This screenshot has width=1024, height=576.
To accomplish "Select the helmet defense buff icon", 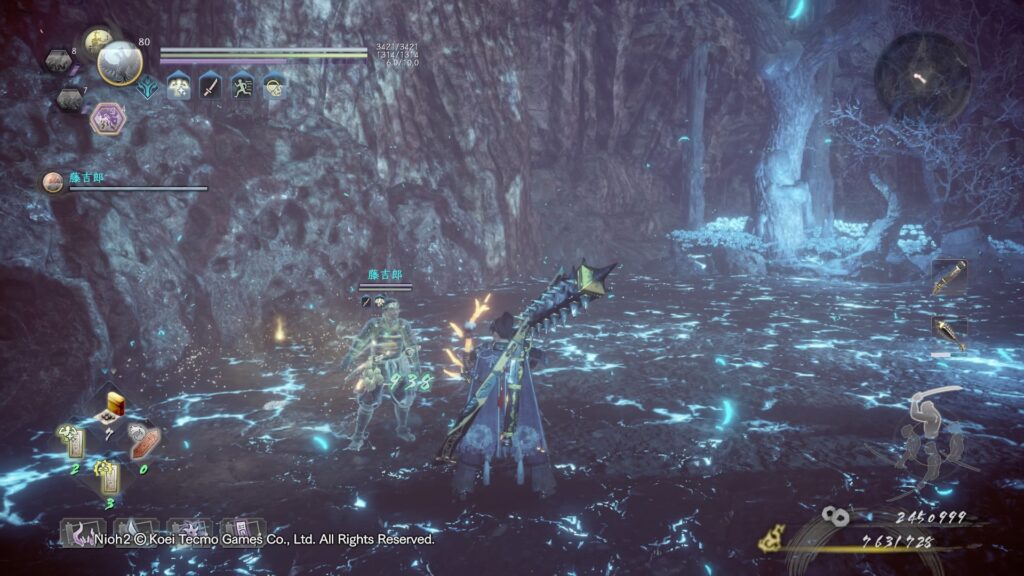I will click(272, 86).
